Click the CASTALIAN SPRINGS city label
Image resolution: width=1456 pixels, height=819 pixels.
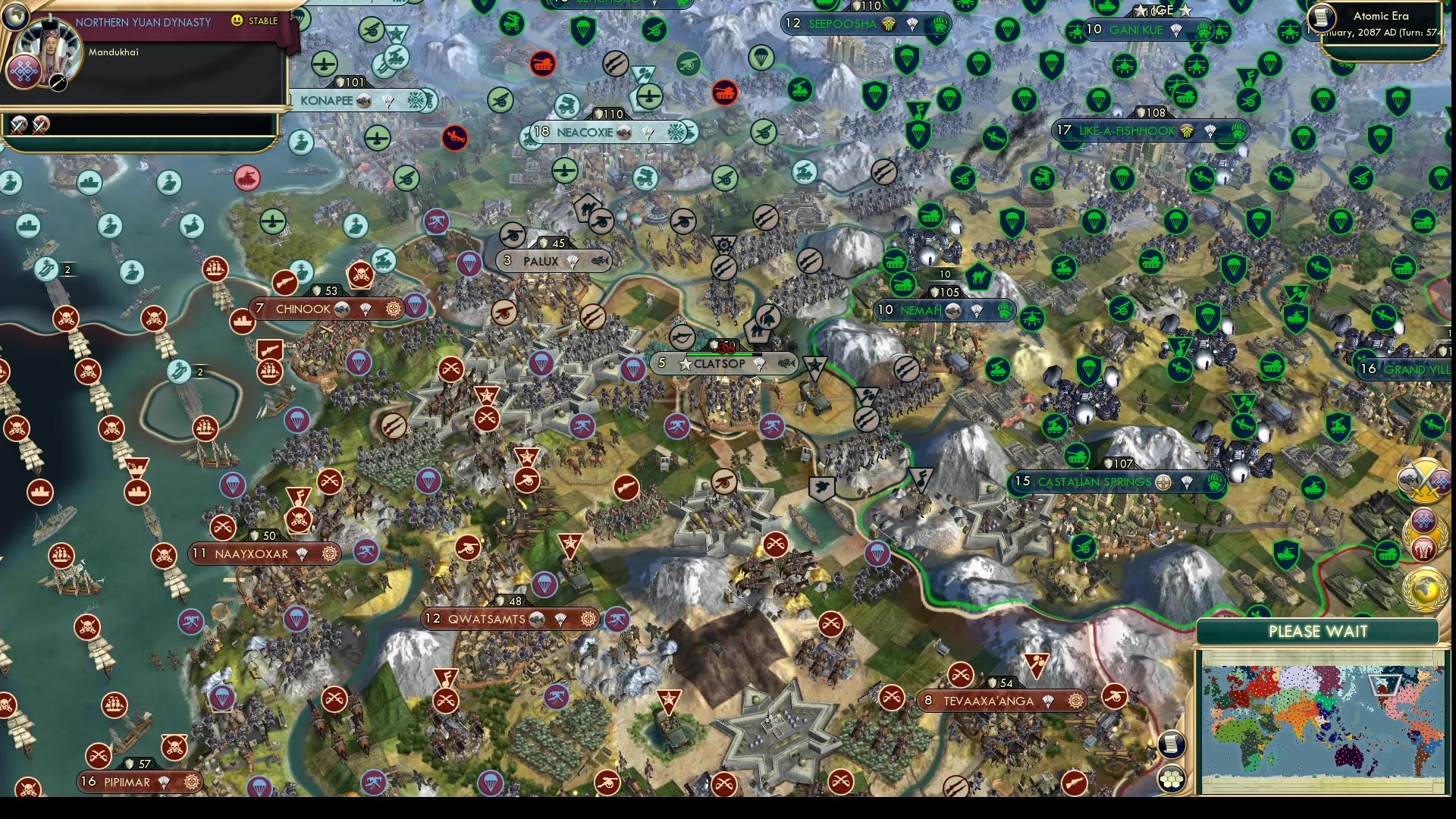(1095, 482)
